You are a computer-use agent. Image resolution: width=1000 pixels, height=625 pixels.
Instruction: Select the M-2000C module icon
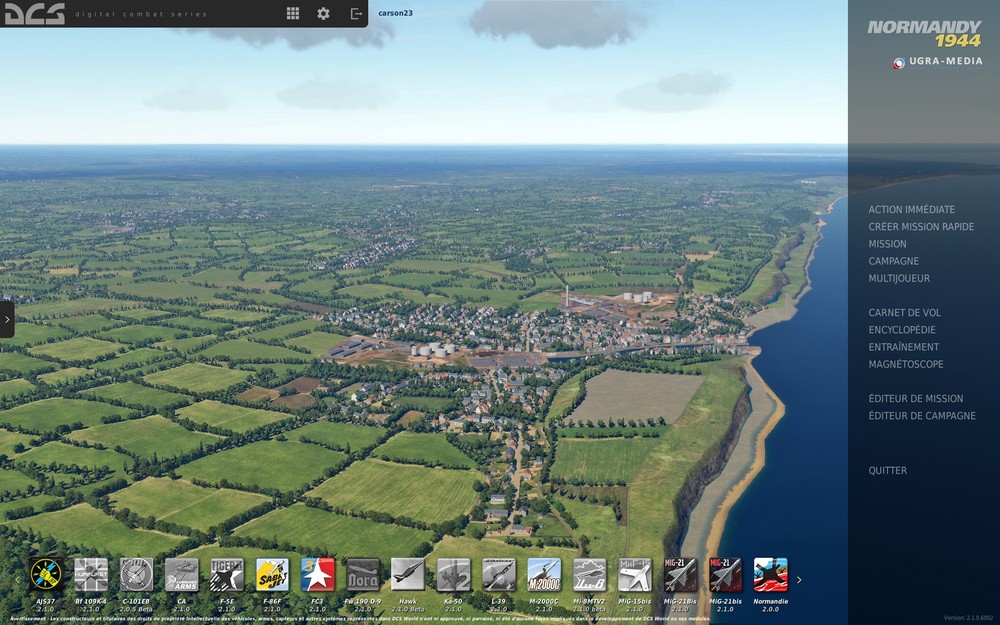544,575
